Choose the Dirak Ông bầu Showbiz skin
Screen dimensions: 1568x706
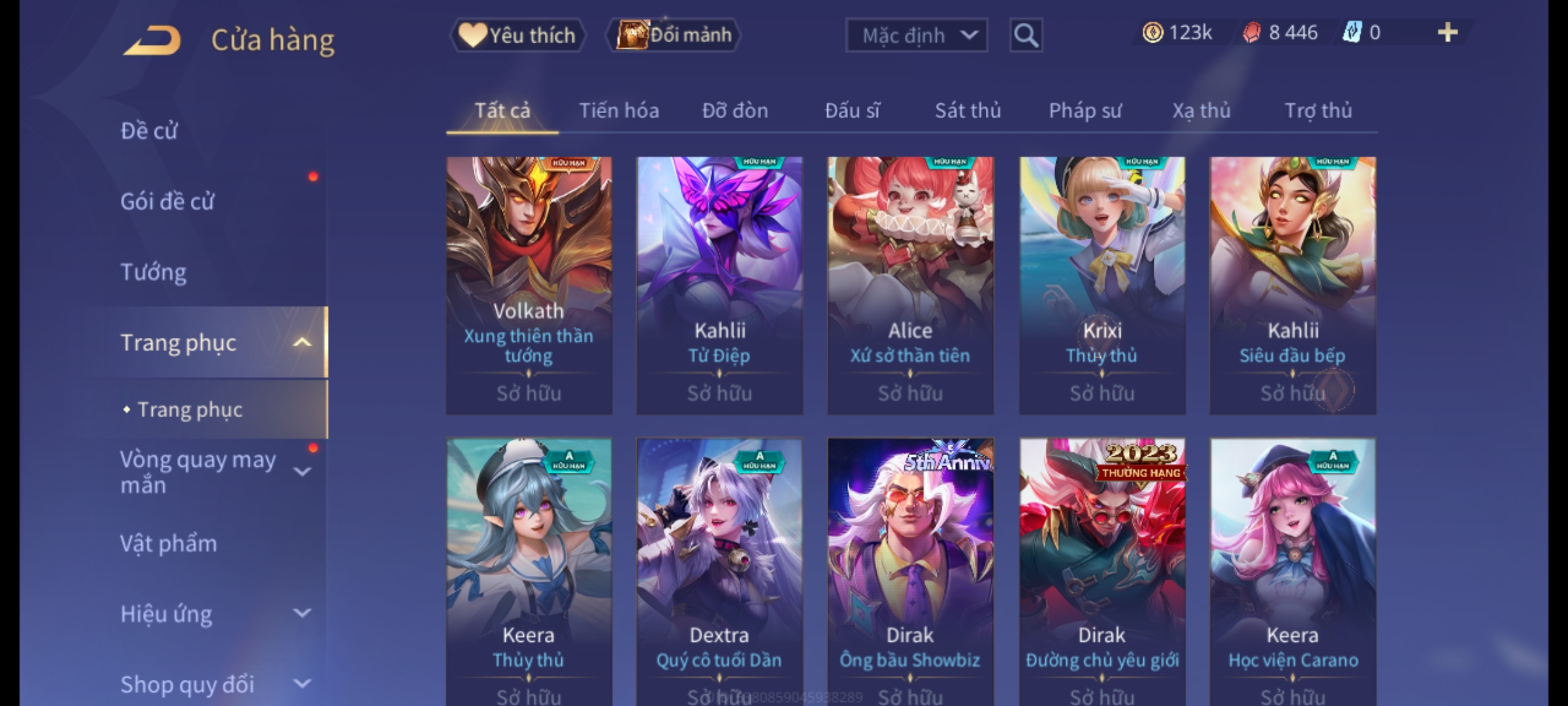pyautogui.click(x=910, y=569)
